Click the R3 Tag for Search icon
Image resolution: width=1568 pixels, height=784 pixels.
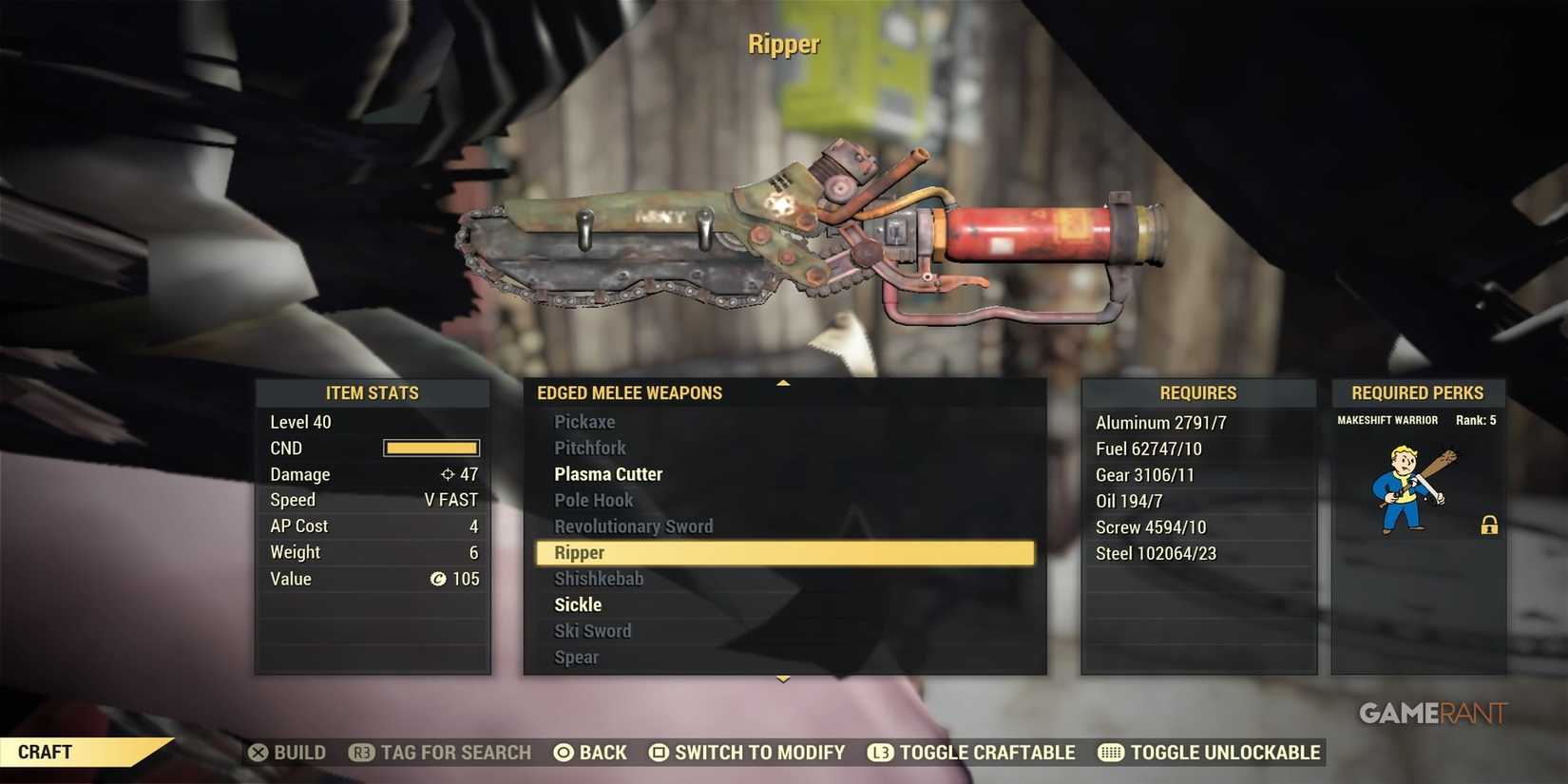(361, 752)
